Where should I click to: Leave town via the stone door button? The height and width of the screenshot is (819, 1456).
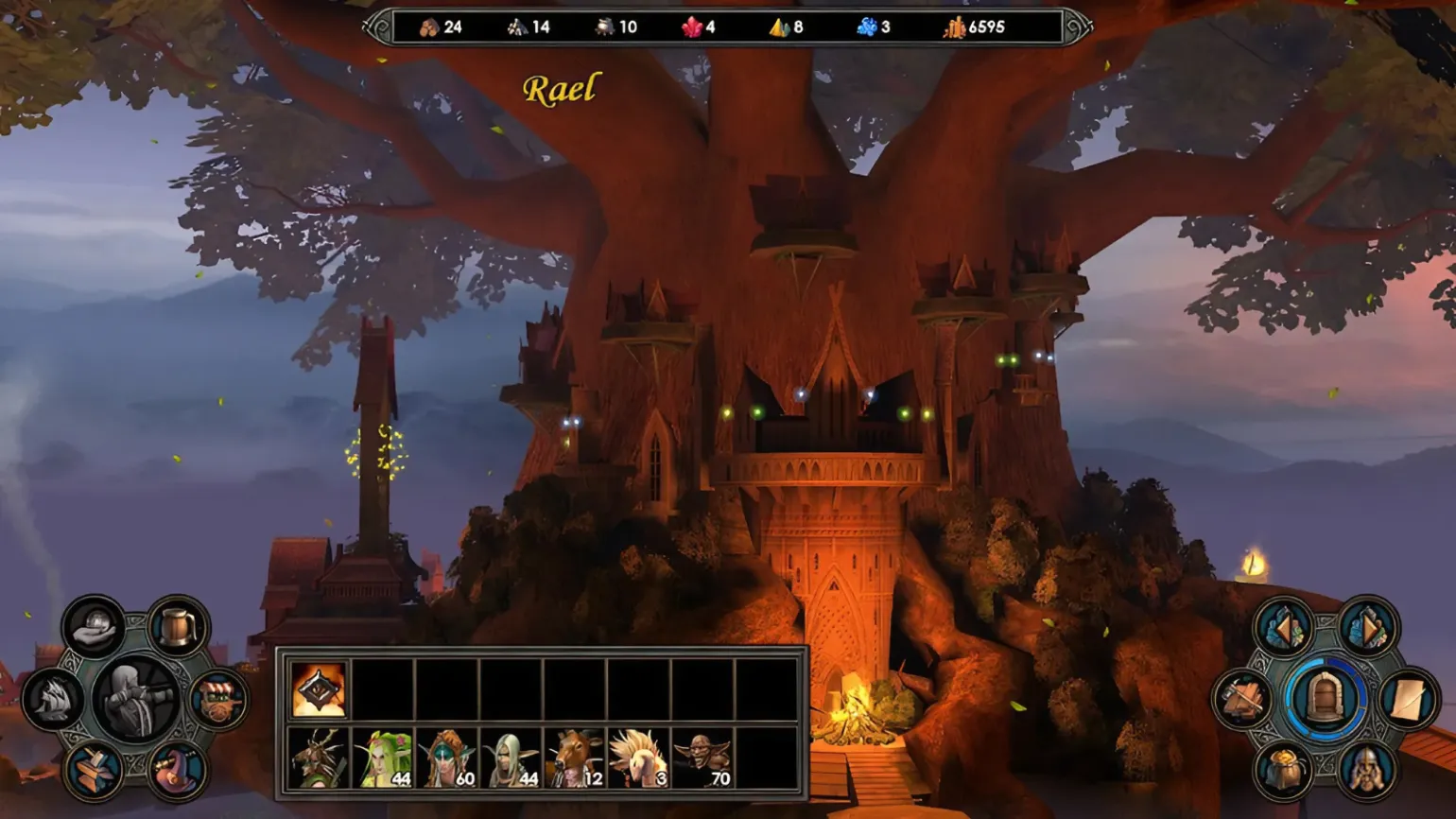[x=1325, y=699]
